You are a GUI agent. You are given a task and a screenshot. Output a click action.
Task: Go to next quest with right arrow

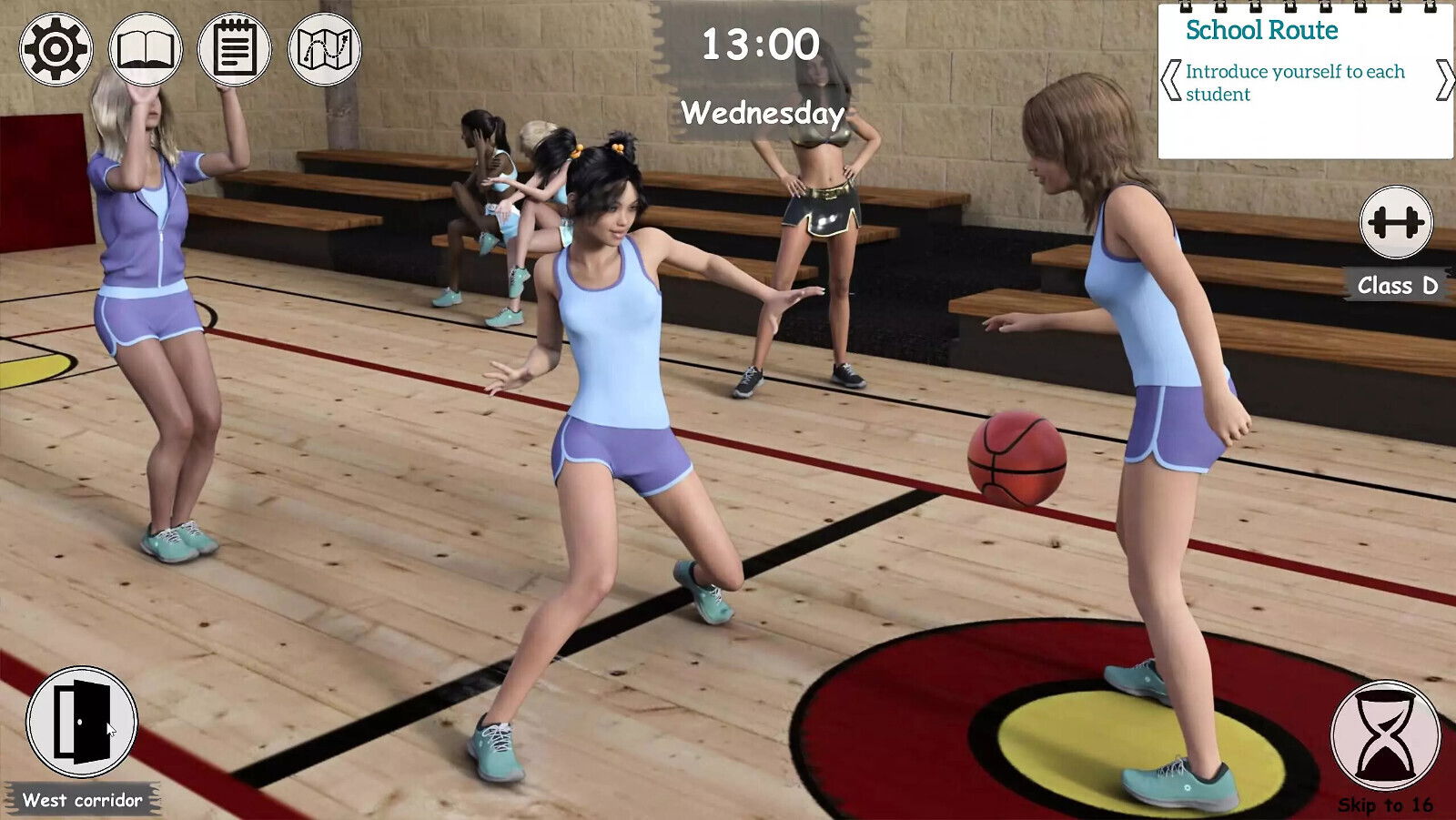(1444, 80)
